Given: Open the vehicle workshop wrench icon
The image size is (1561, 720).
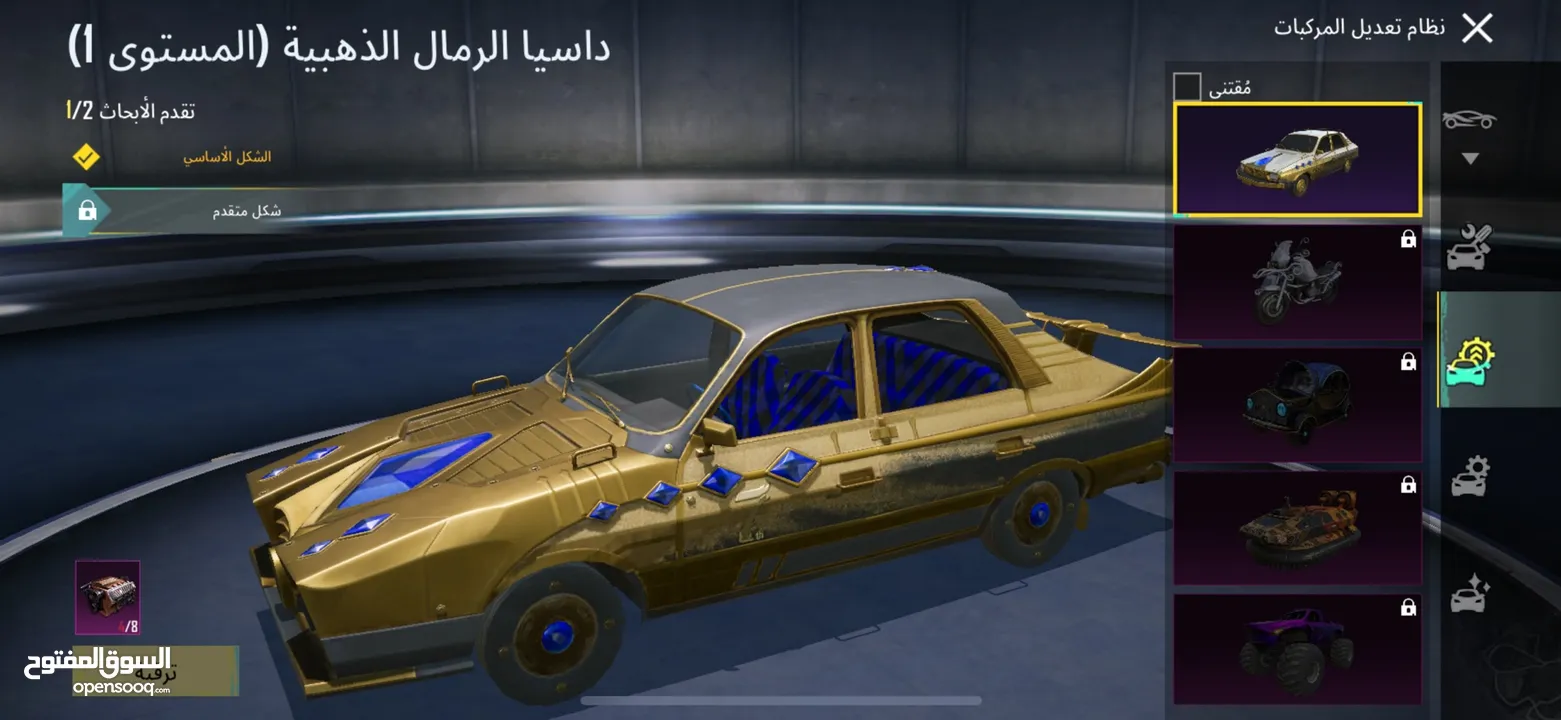Looking at the screenshot, I should point(1468,243).
